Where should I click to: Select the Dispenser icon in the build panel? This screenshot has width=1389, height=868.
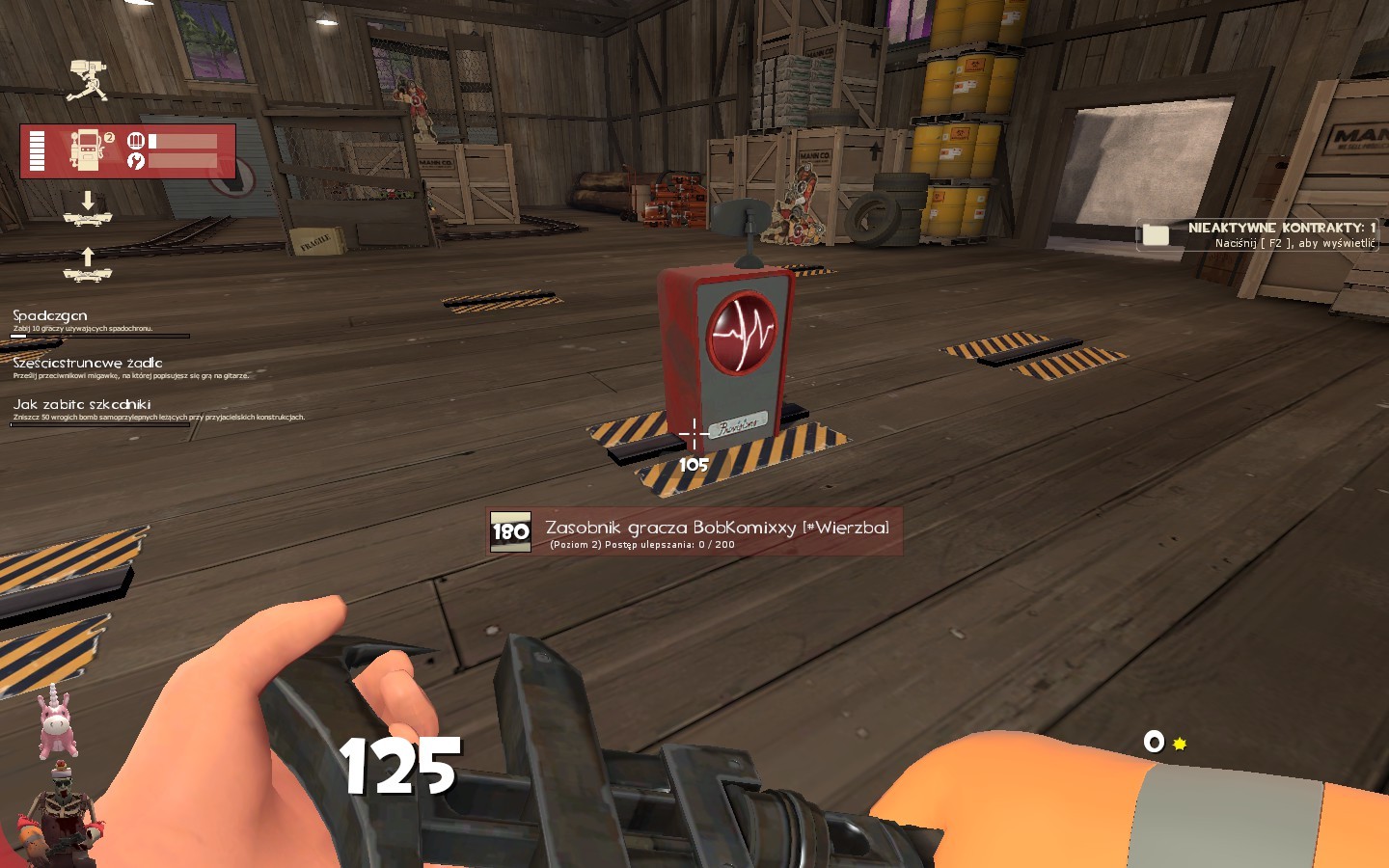pos(88,149)
